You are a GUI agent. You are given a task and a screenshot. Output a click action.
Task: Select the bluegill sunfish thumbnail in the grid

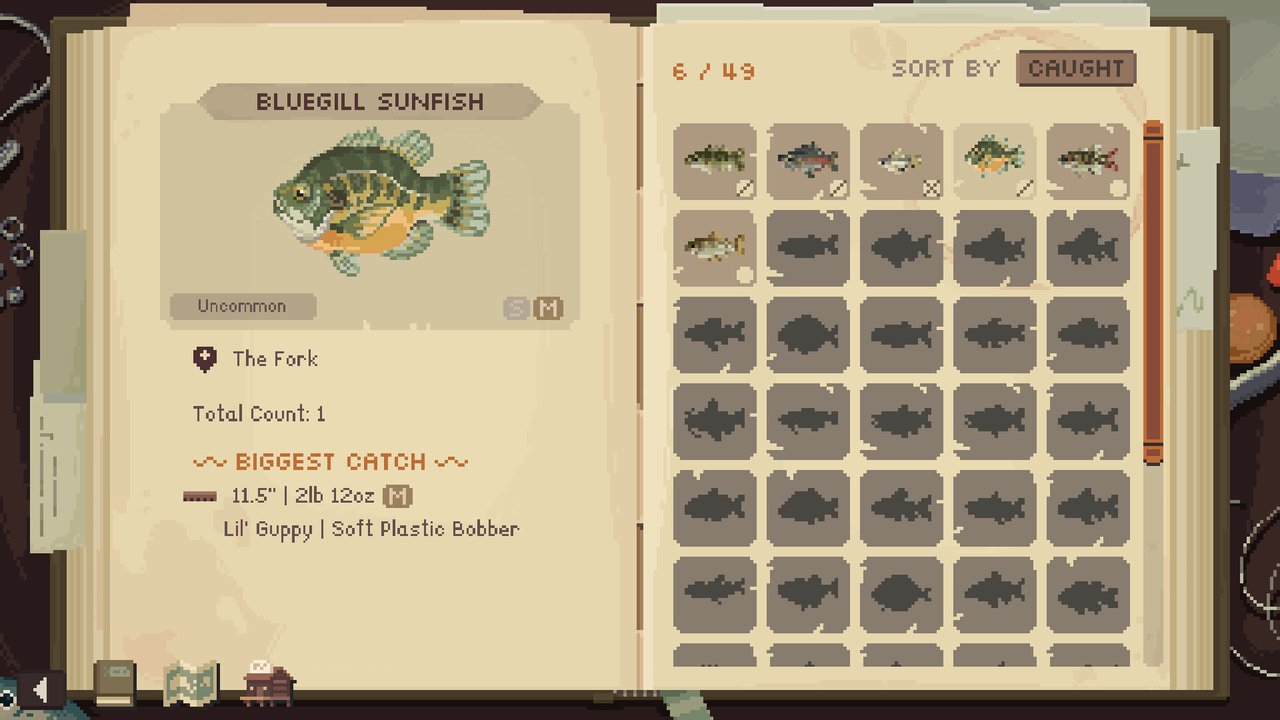pyautogui.click(x=993, y=160)
